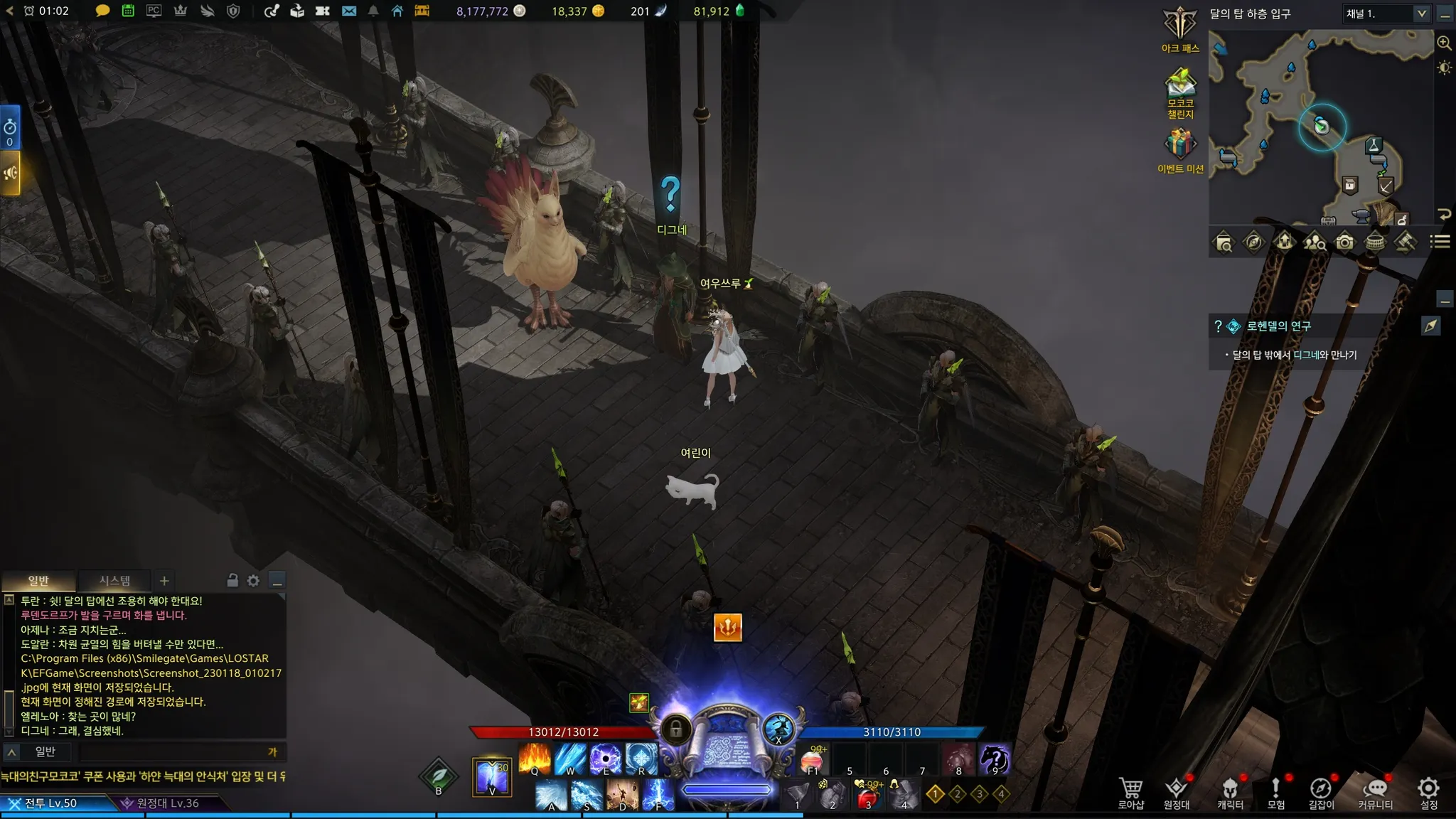The width and height of the screenshot is (1456, 819).
Task: Switch to the 시스템 chat tab
Action: coord(114,581)
